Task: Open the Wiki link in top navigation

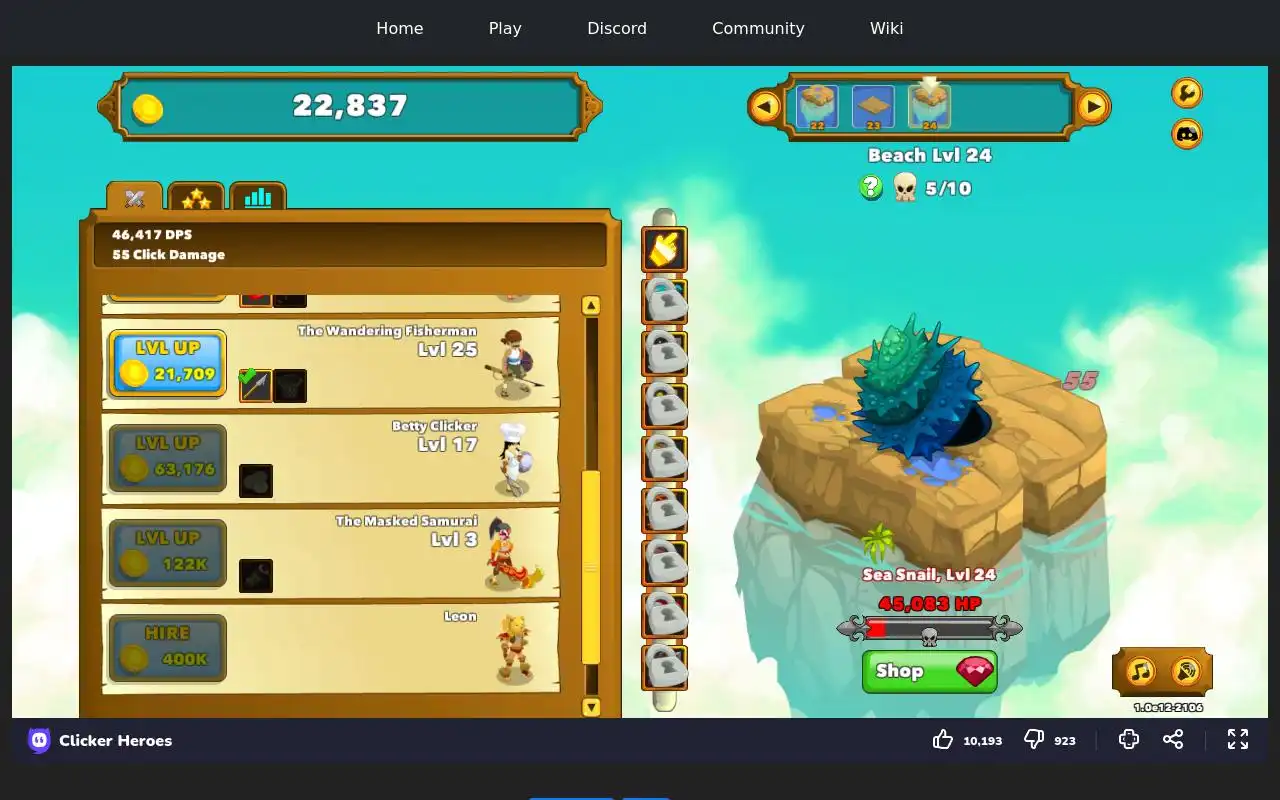Action: coord(886,28)
